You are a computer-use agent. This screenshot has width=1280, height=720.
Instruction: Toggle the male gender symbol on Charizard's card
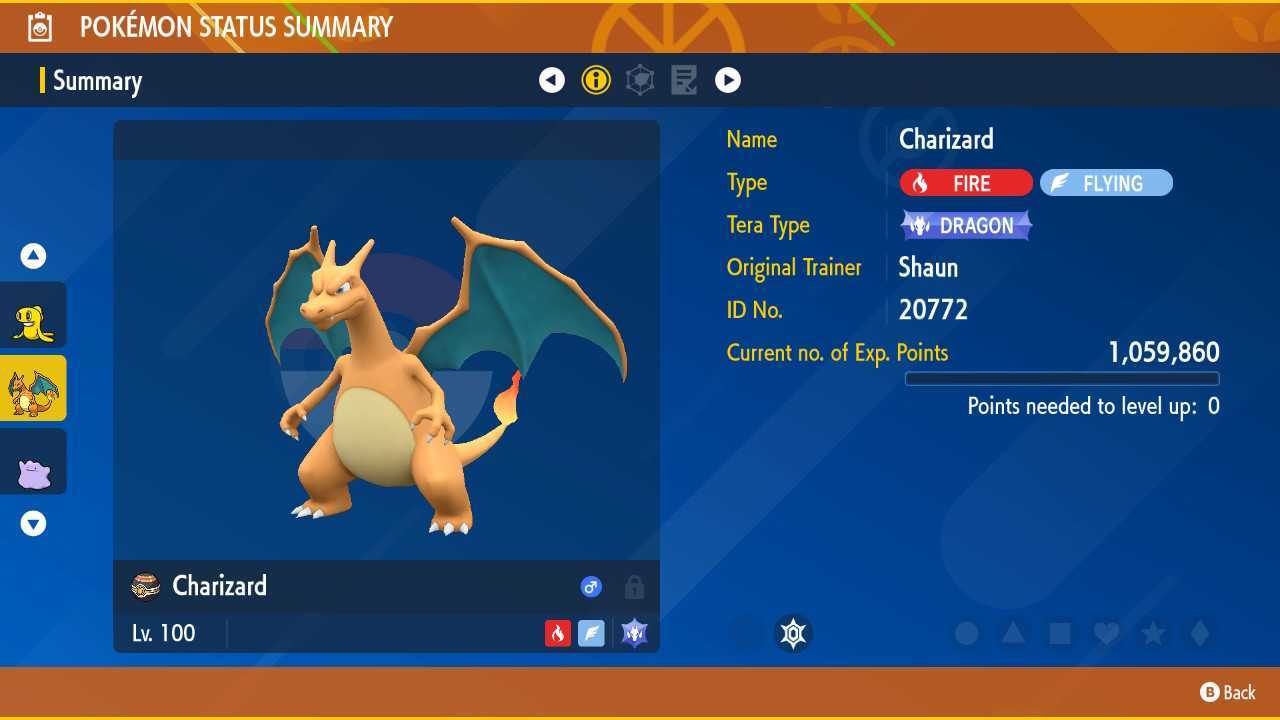(591, 587)
